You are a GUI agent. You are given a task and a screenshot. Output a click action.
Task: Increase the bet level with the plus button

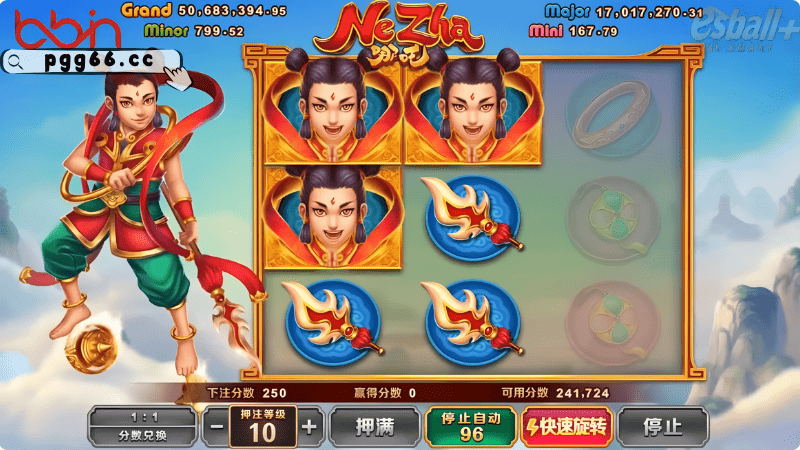pyautogui.click(x=310, y=427)
